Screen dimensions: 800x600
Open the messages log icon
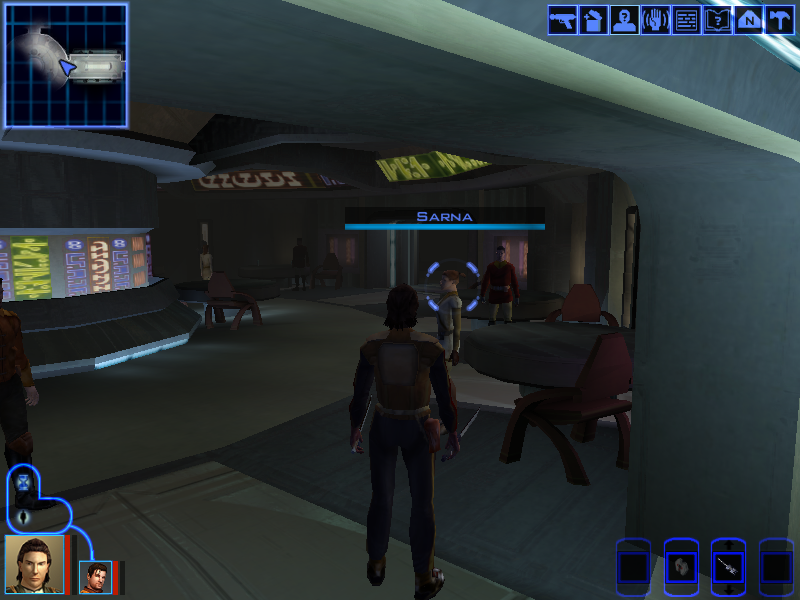(x=687, y=20)
